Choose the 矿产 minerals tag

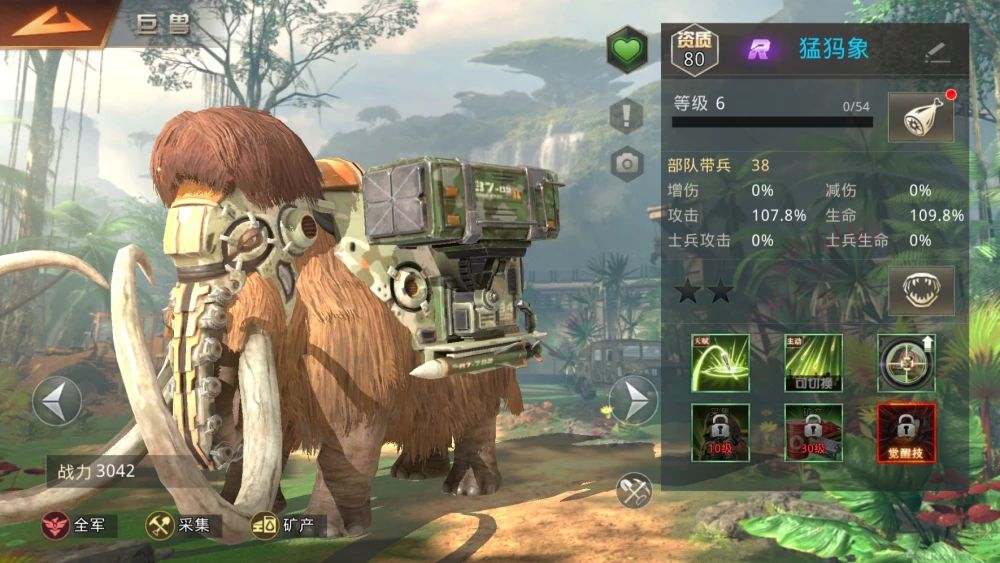[x=287, y=525]
